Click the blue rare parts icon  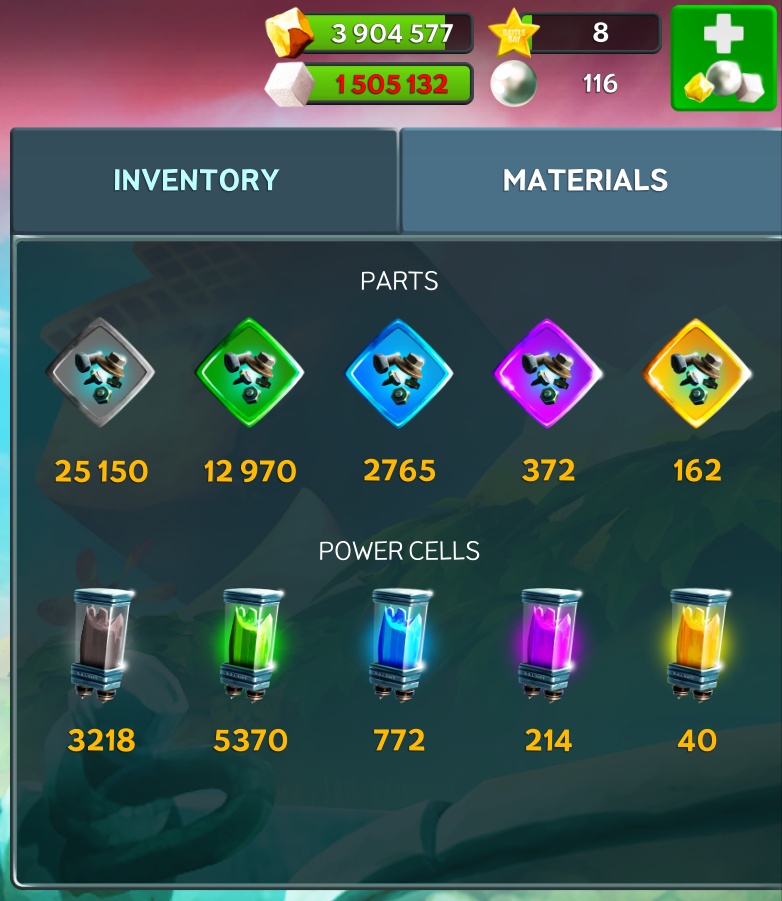pos(399,374)
